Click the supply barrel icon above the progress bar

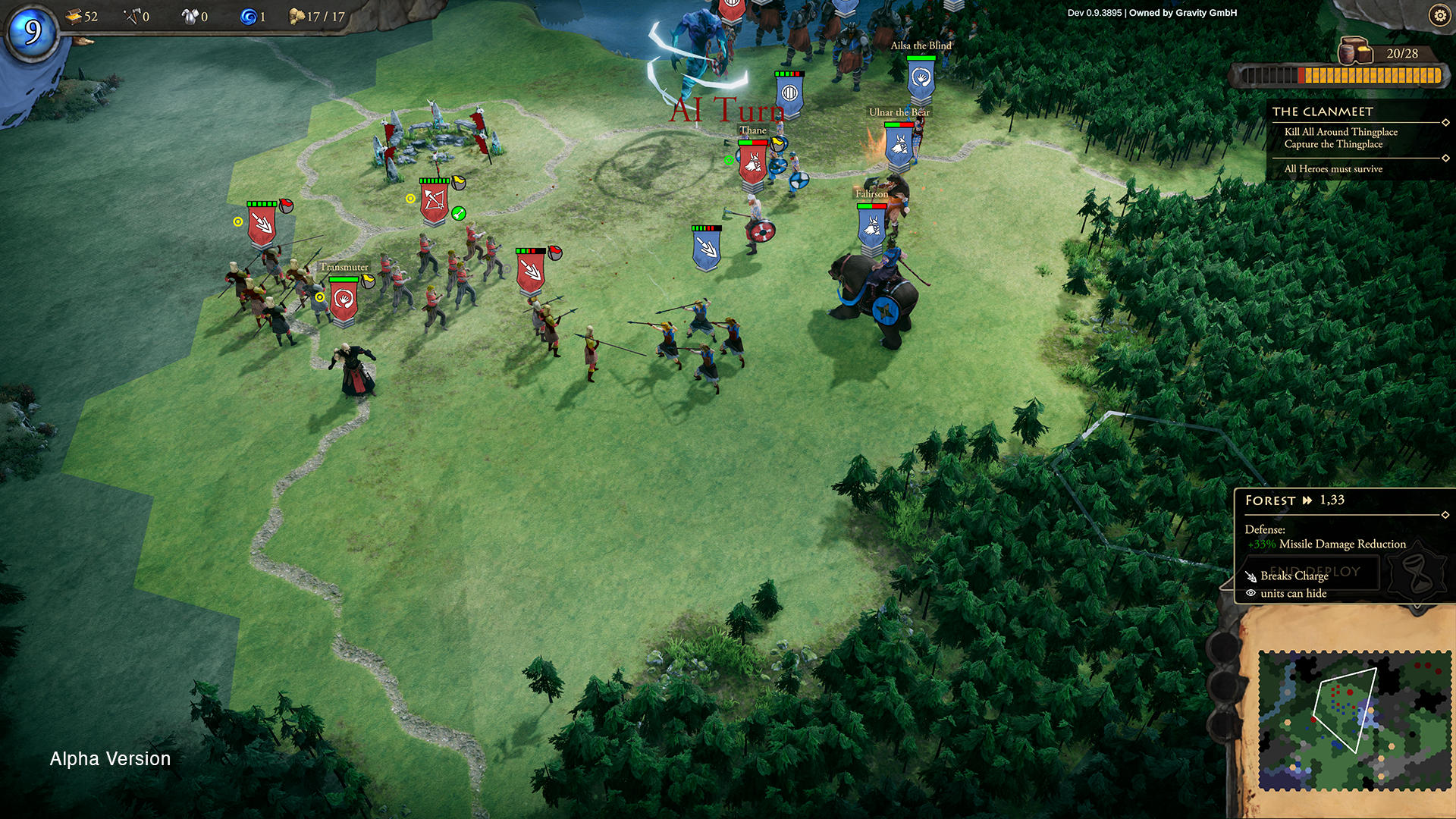tap(1356, 52)
